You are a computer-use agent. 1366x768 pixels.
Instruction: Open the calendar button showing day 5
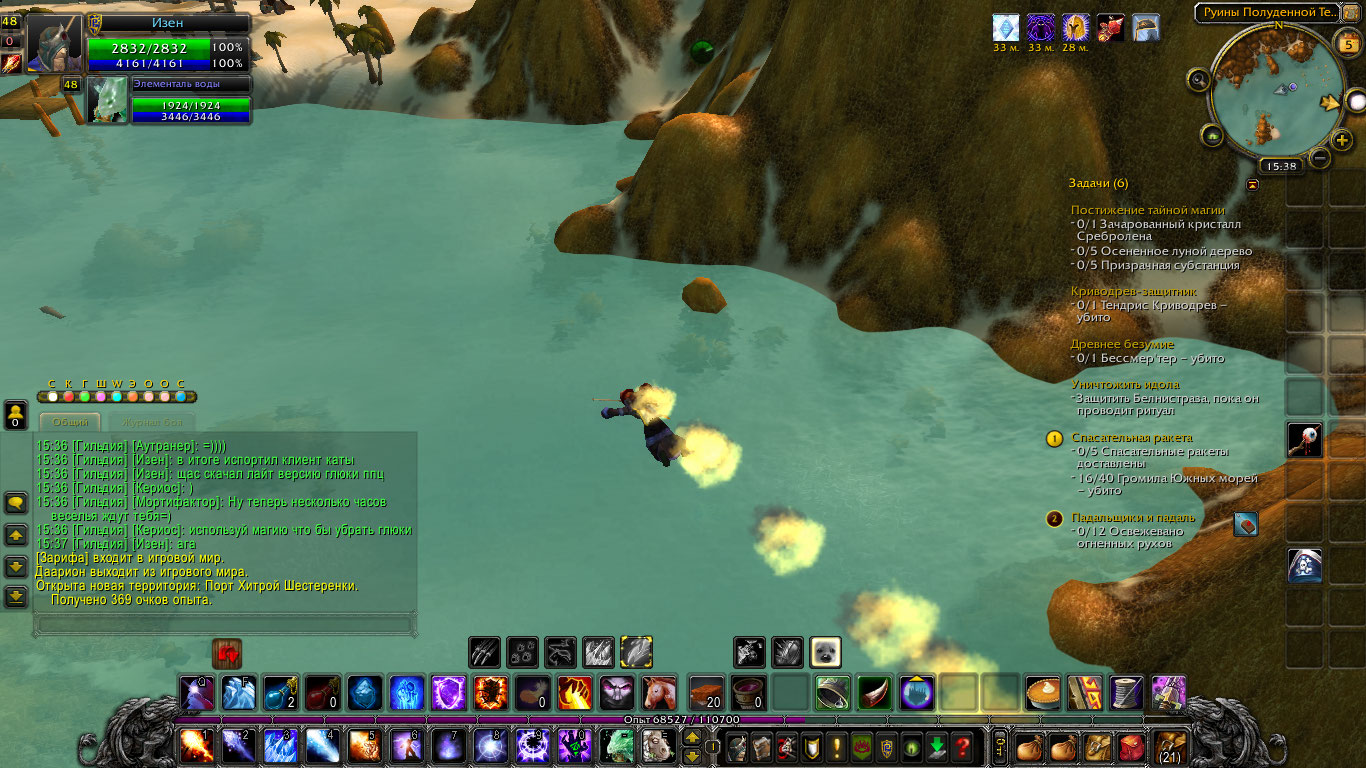coord(1346,43)
